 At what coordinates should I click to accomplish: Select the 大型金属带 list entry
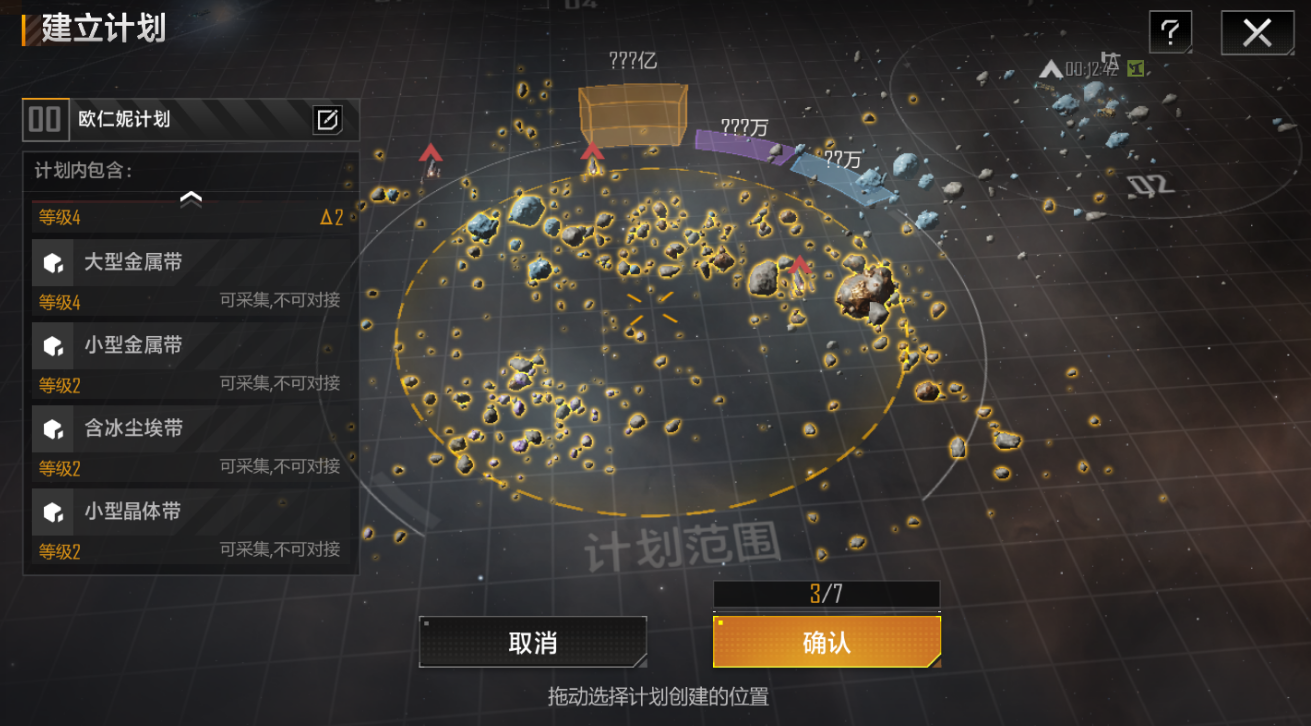tap(190, 264)
